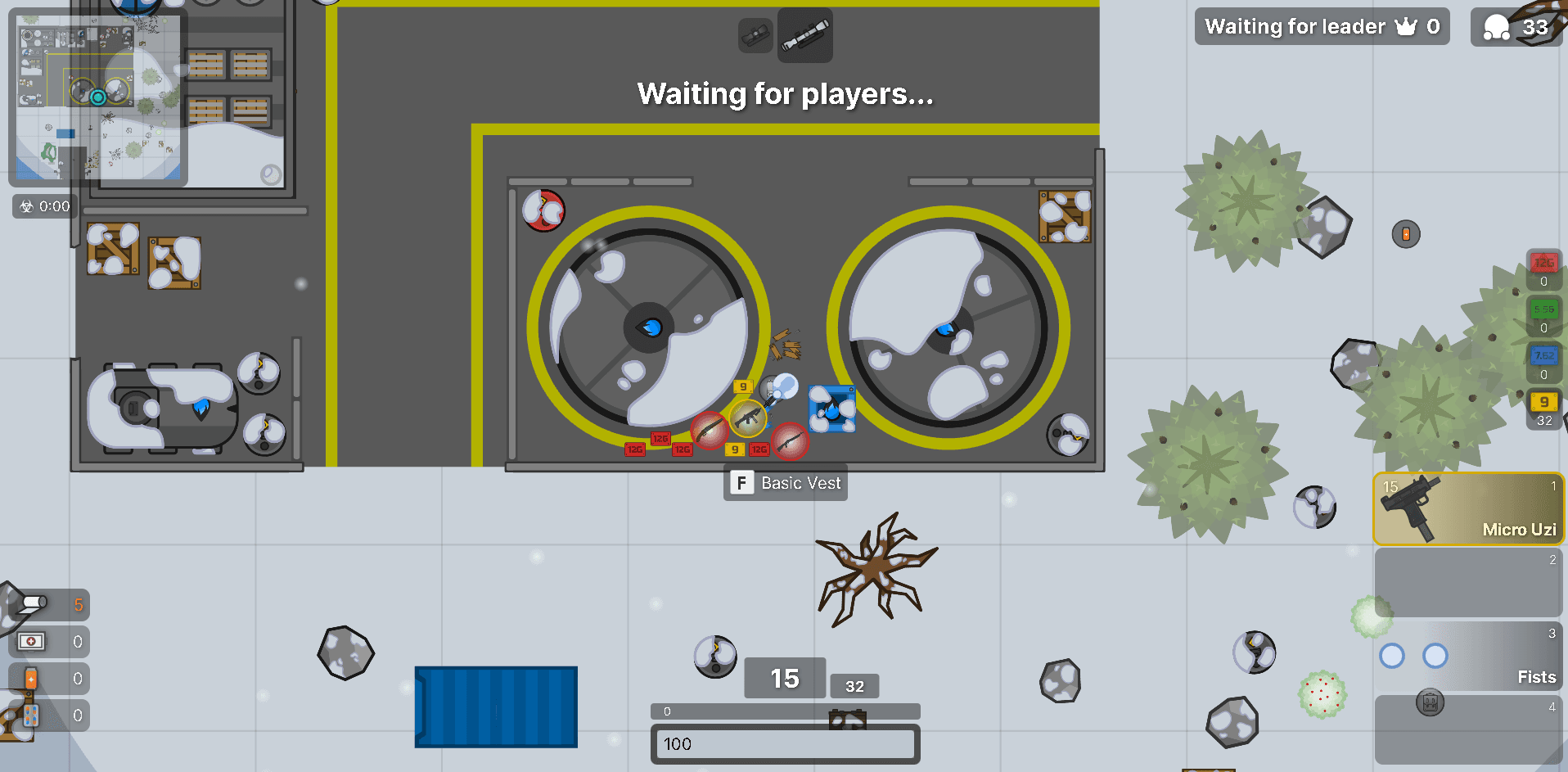Click the Waiting for leader button
The height and width of the screenshot is (772, 1568).
1321,26
